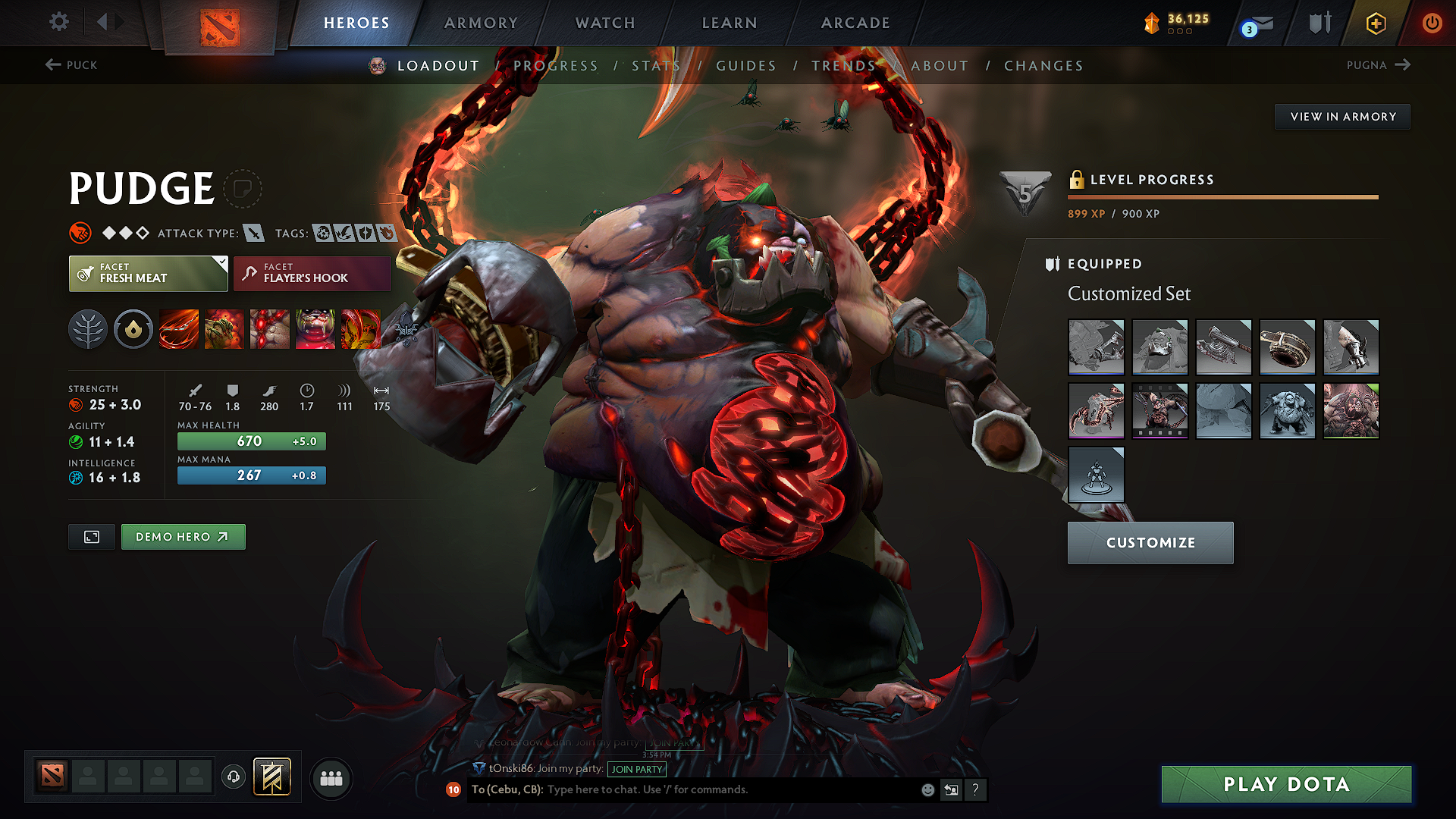Click the CUSTOMIZE button
This screenshot has width=1456, height=819.
[x=1150, y=543]
